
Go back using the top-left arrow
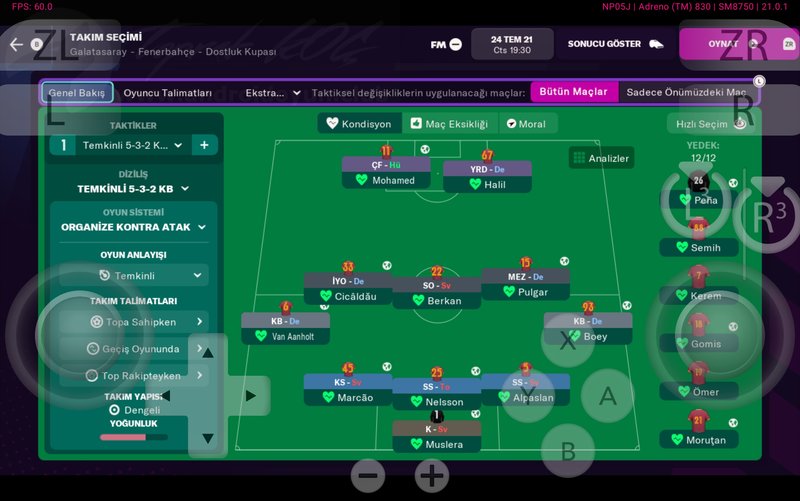pyautogui.click(x=16, y=44)
